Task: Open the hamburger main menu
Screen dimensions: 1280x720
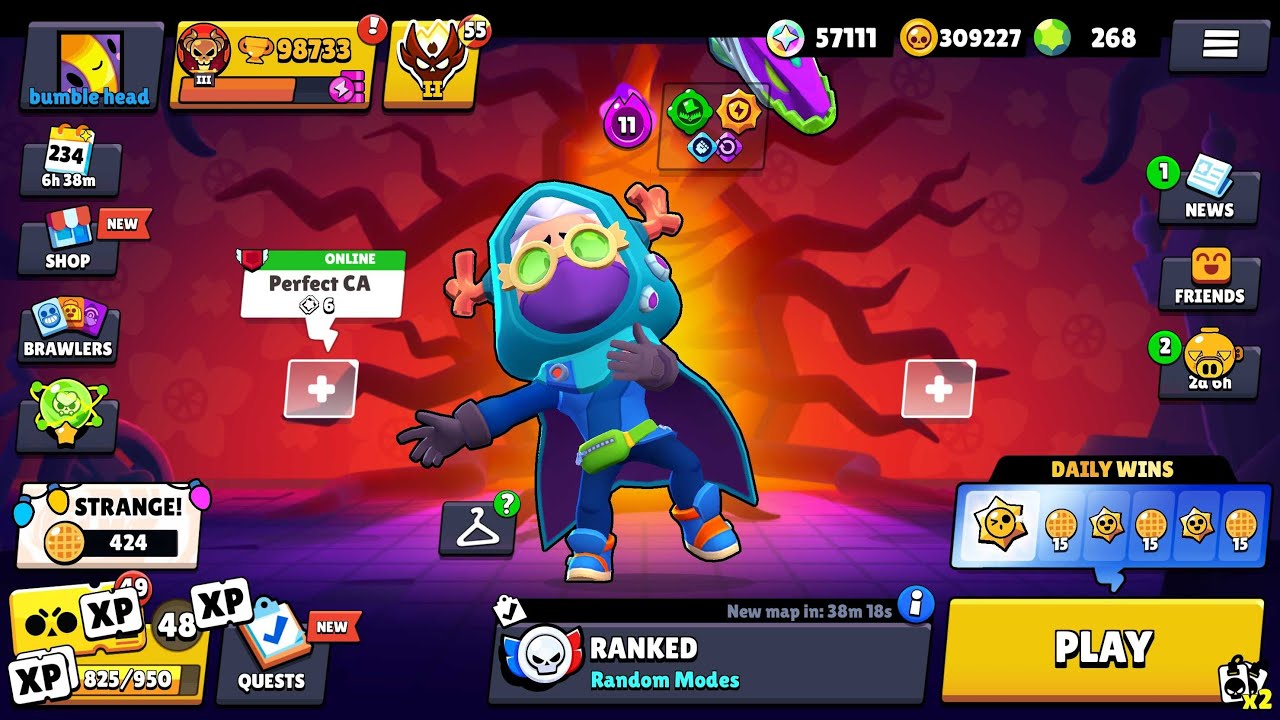Action: pos(1219,44)
